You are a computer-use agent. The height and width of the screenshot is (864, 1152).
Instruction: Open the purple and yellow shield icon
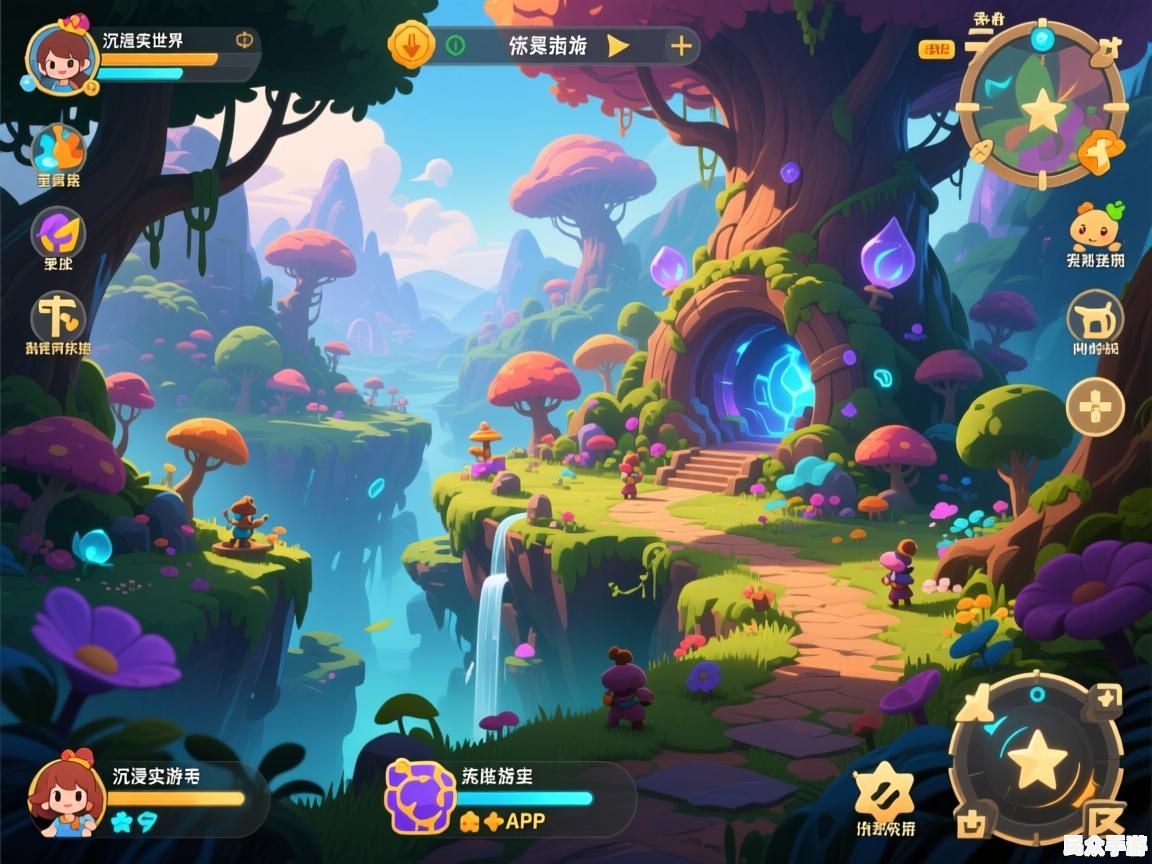point(58,234)
